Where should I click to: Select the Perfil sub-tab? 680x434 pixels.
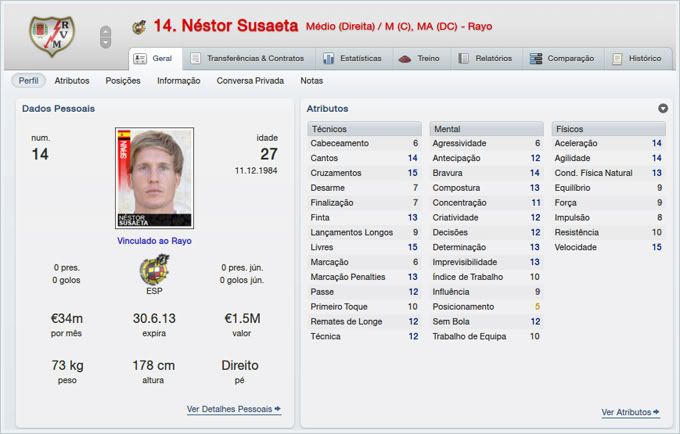coord(29,80)
